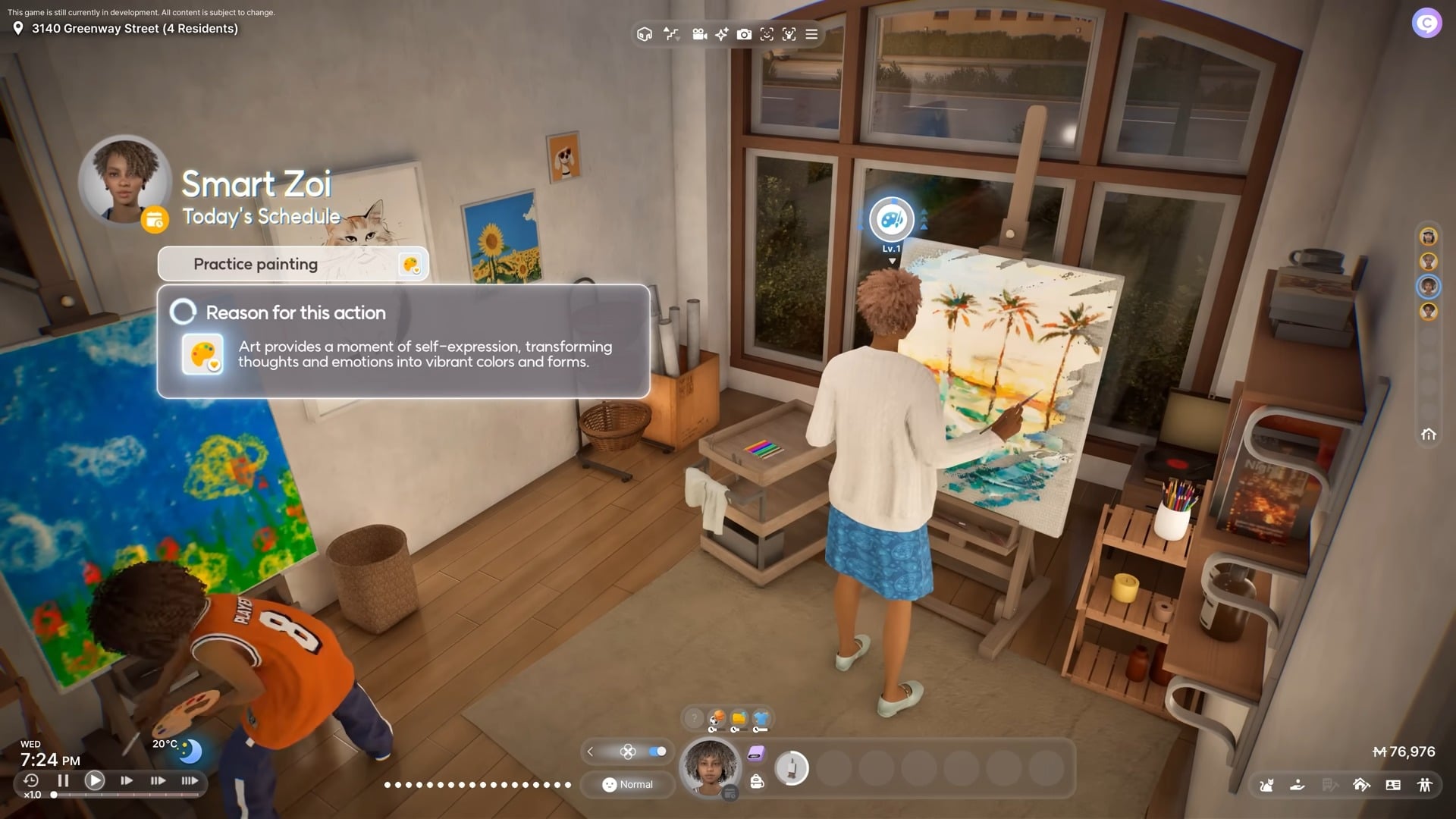Open the Normal mood selector
1456x819 pixels.
click(627, 784)
